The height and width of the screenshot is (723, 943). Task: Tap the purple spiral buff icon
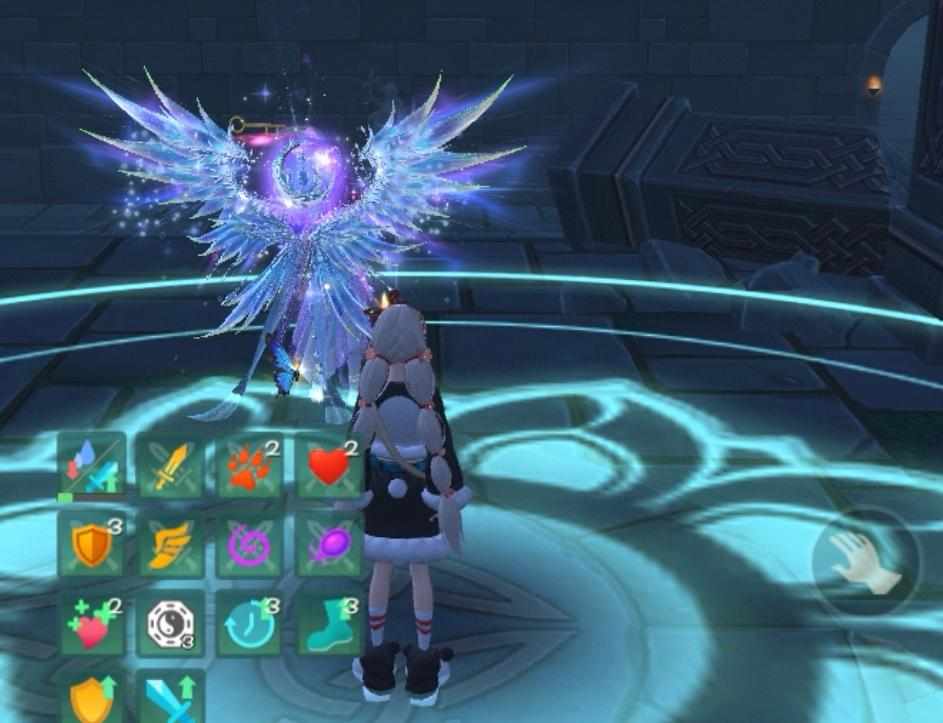tap(250, 546)
